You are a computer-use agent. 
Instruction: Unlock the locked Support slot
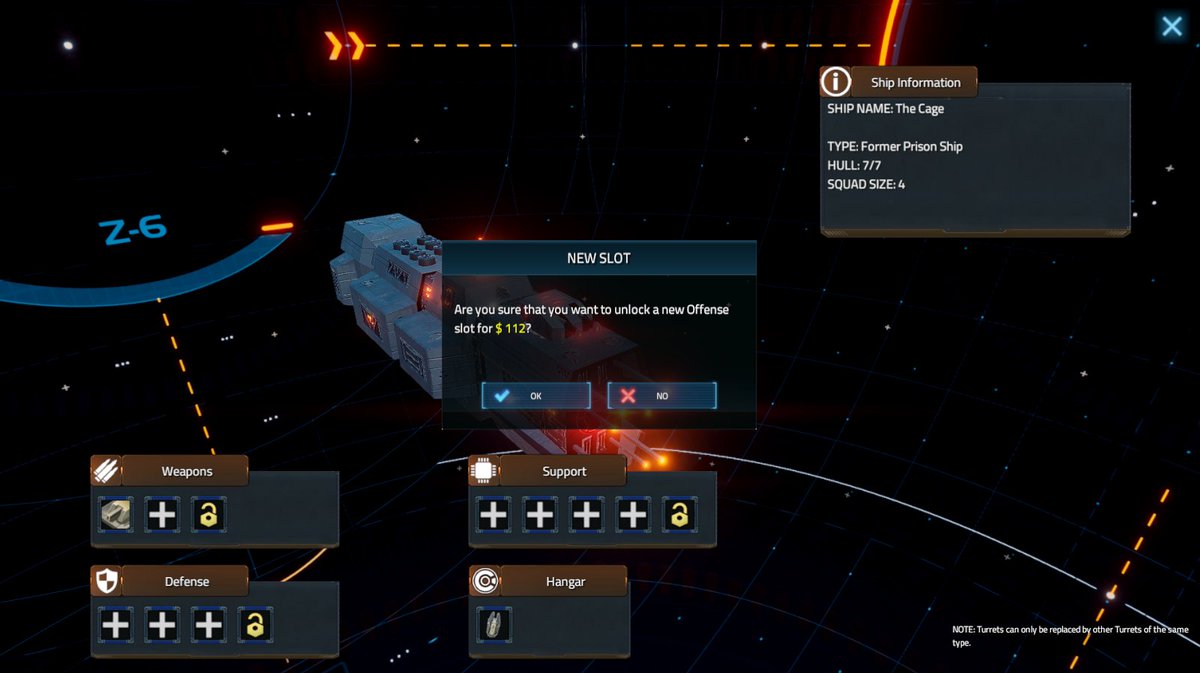679,515
